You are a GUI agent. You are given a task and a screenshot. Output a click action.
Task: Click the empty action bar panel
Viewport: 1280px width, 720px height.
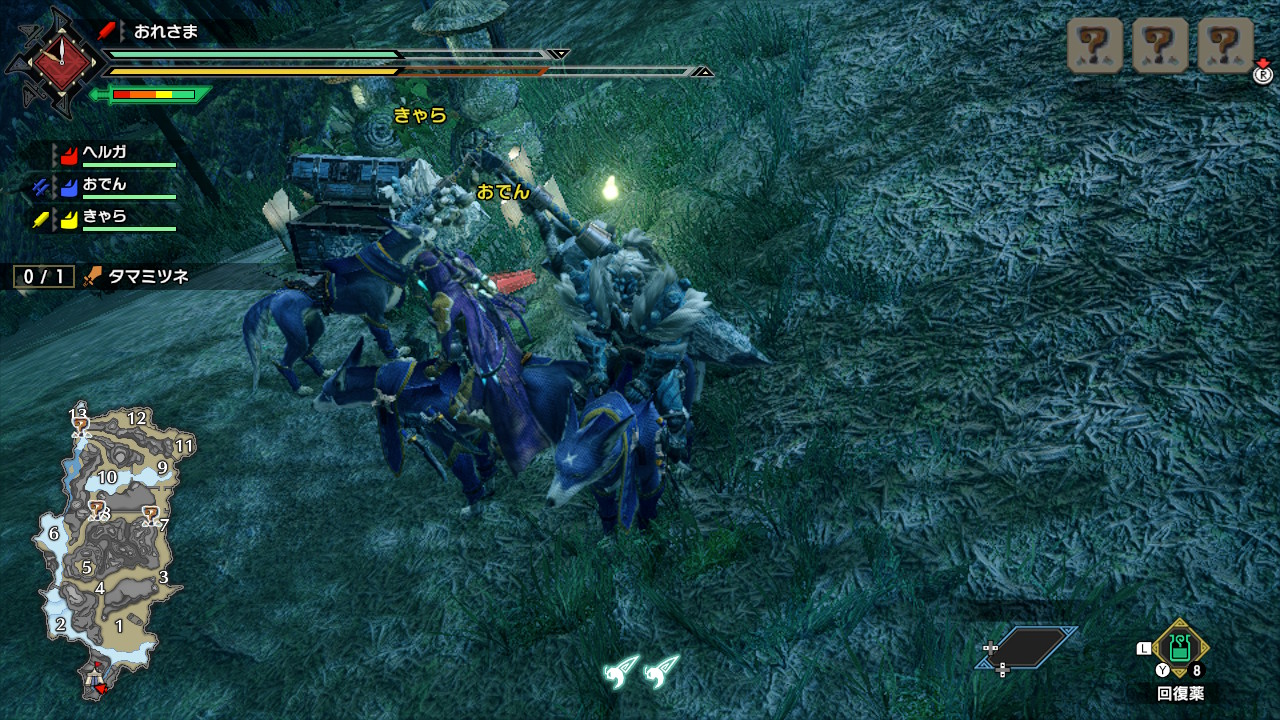(1028, 647)
